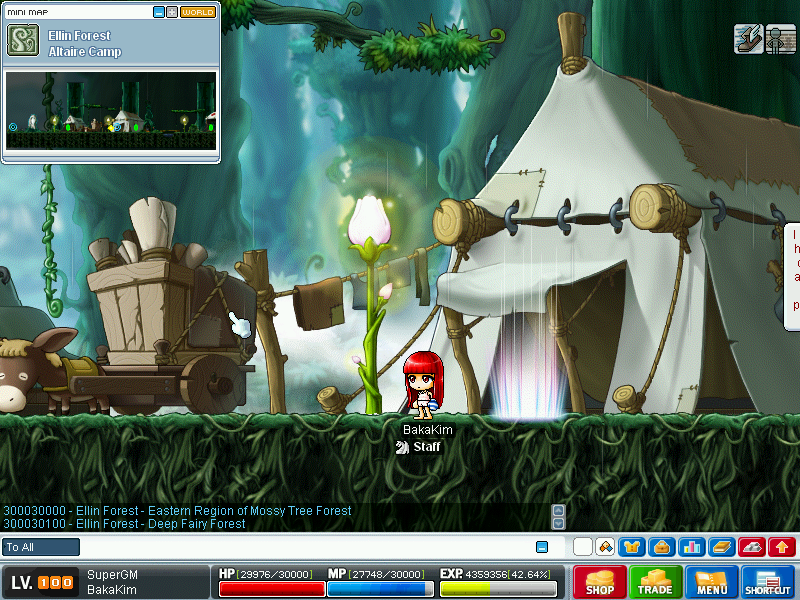This screenshot has width=800, height=600.
Task: Minimize the chat box toggle
Action: coord(542,547)
